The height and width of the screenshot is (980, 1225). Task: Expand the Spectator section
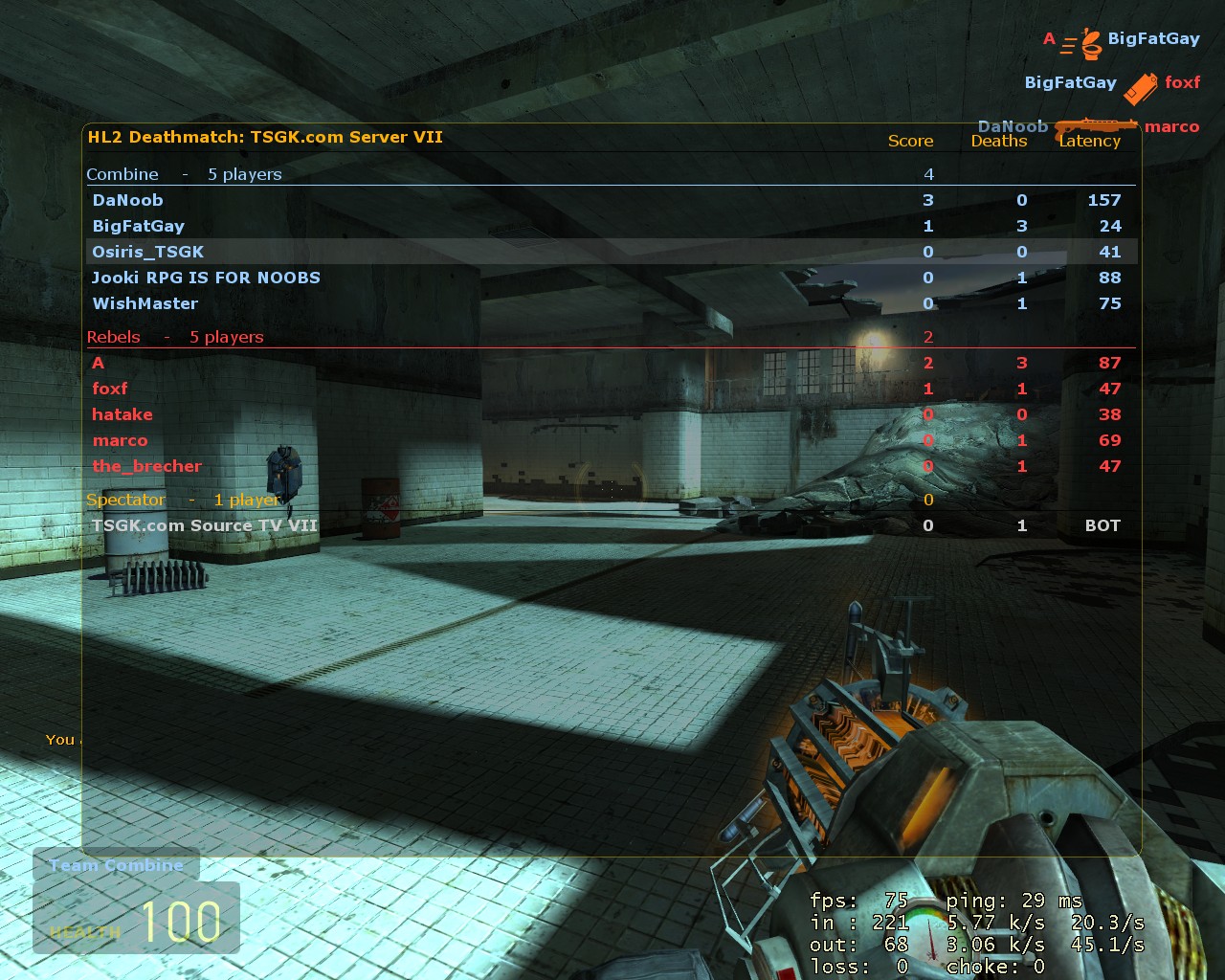click(x=126, y=499)
